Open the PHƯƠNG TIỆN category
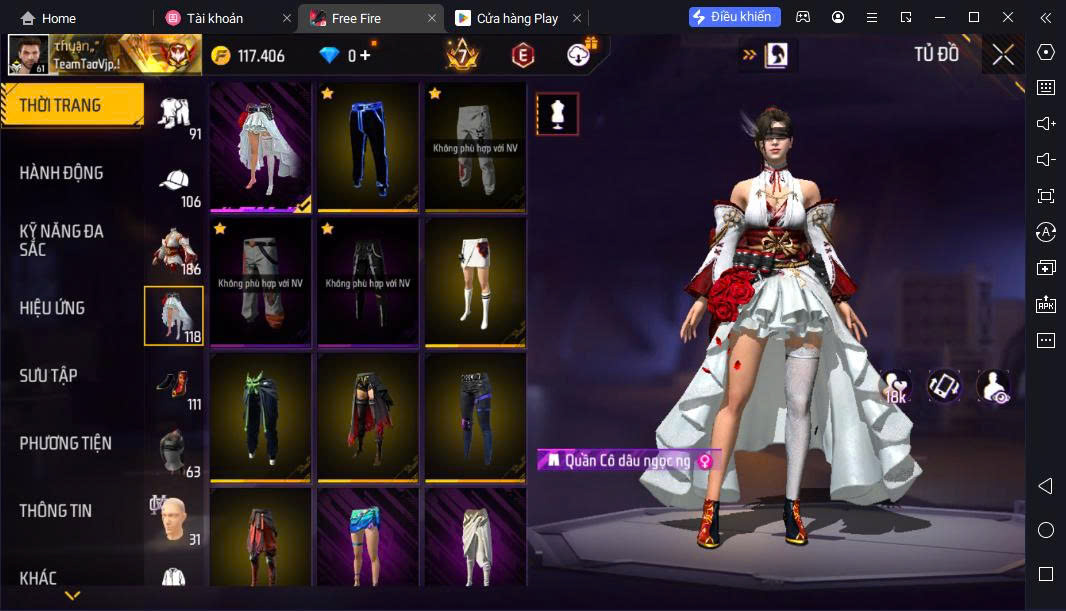The width and height of the screenshot is (1066, 611). pos(66,443)
